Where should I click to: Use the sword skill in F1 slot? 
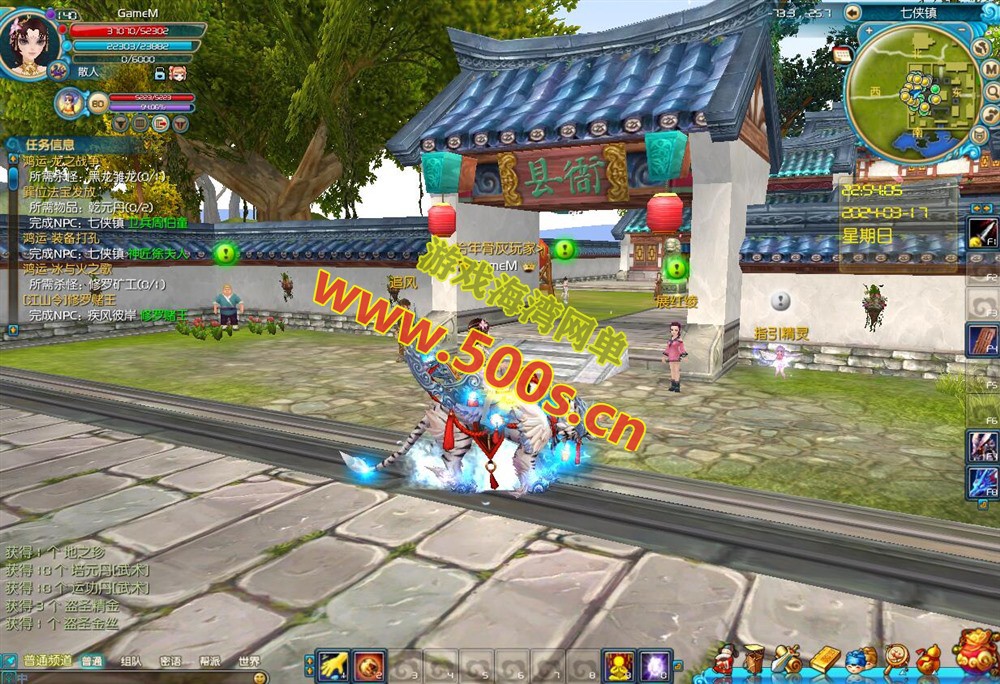click(x=982, y=234)
